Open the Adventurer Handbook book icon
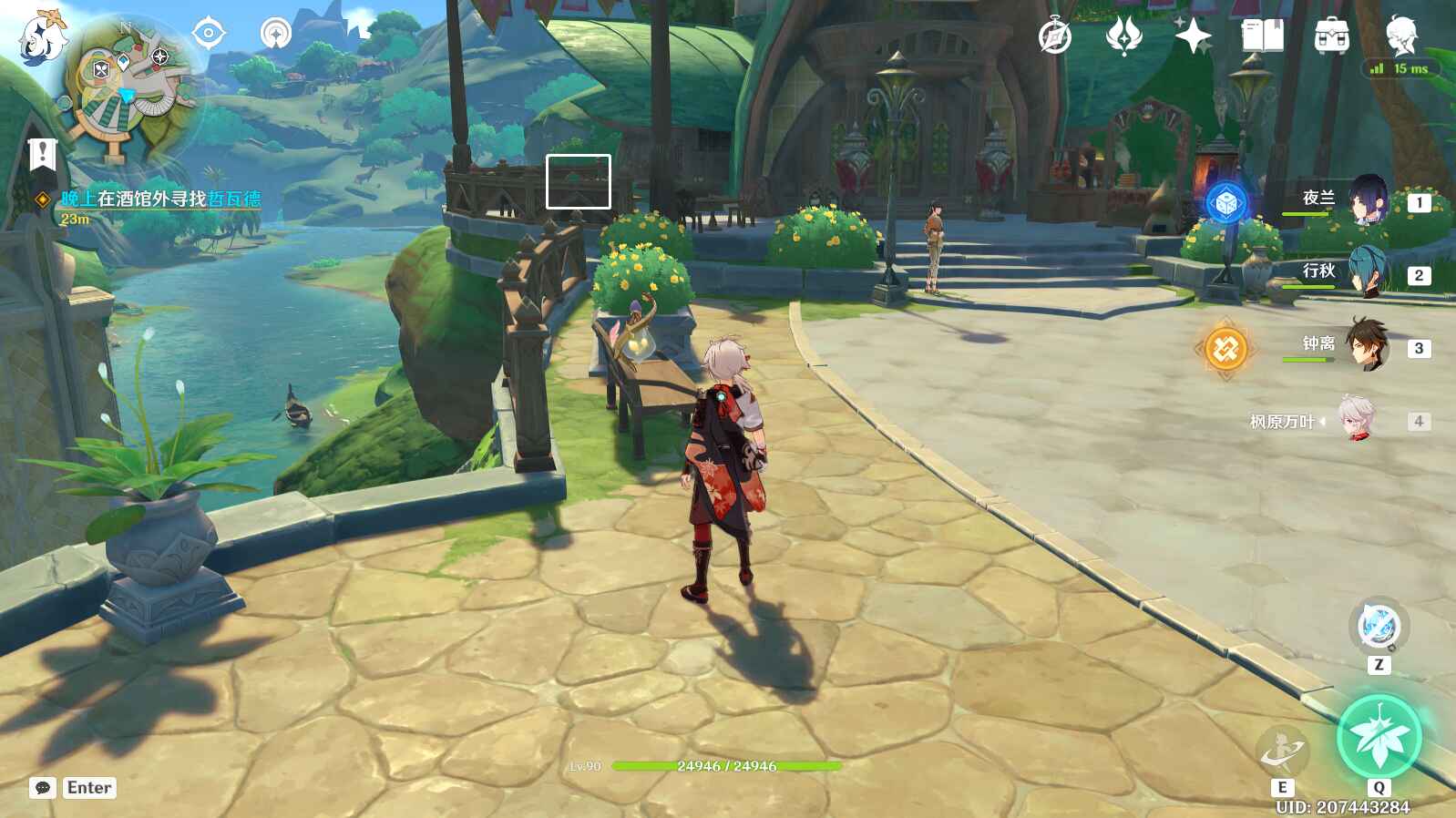1456x818 pixels. (1262, 37)
